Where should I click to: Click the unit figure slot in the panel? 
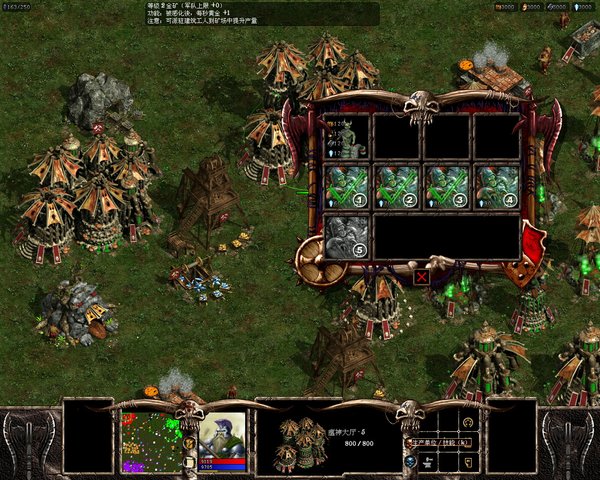coord(346,137)
